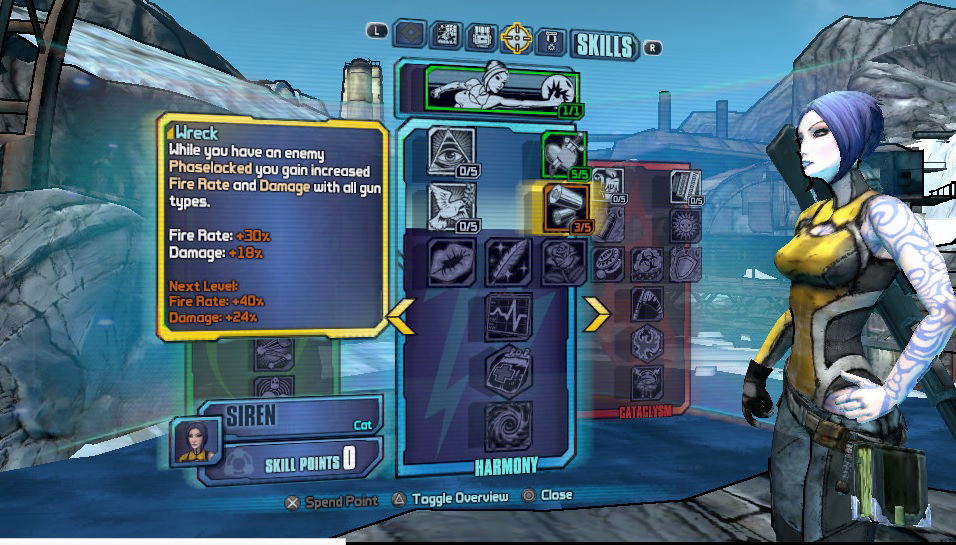Image resolution: width=956 pixels, height=545 pixels.
Task: Select the heartbeat monitor skill
Action: (x=508, y=316)
